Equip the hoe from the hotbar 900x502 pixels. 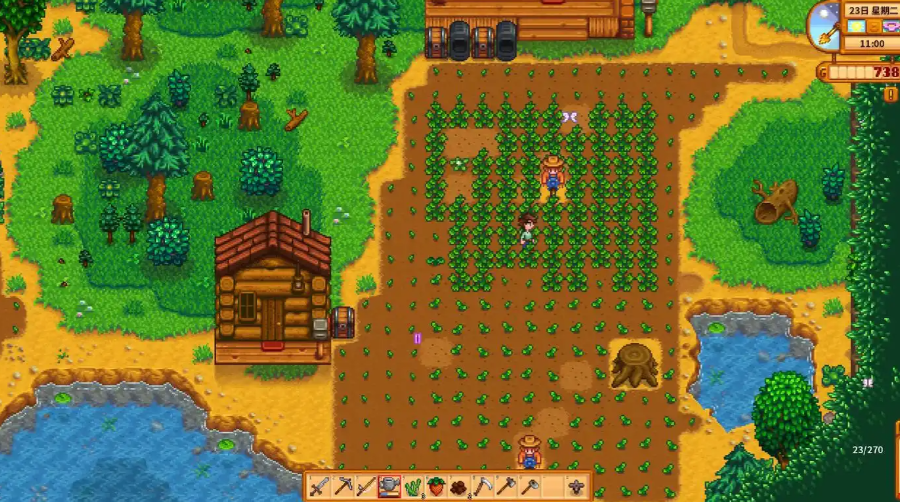coord(528,487)
